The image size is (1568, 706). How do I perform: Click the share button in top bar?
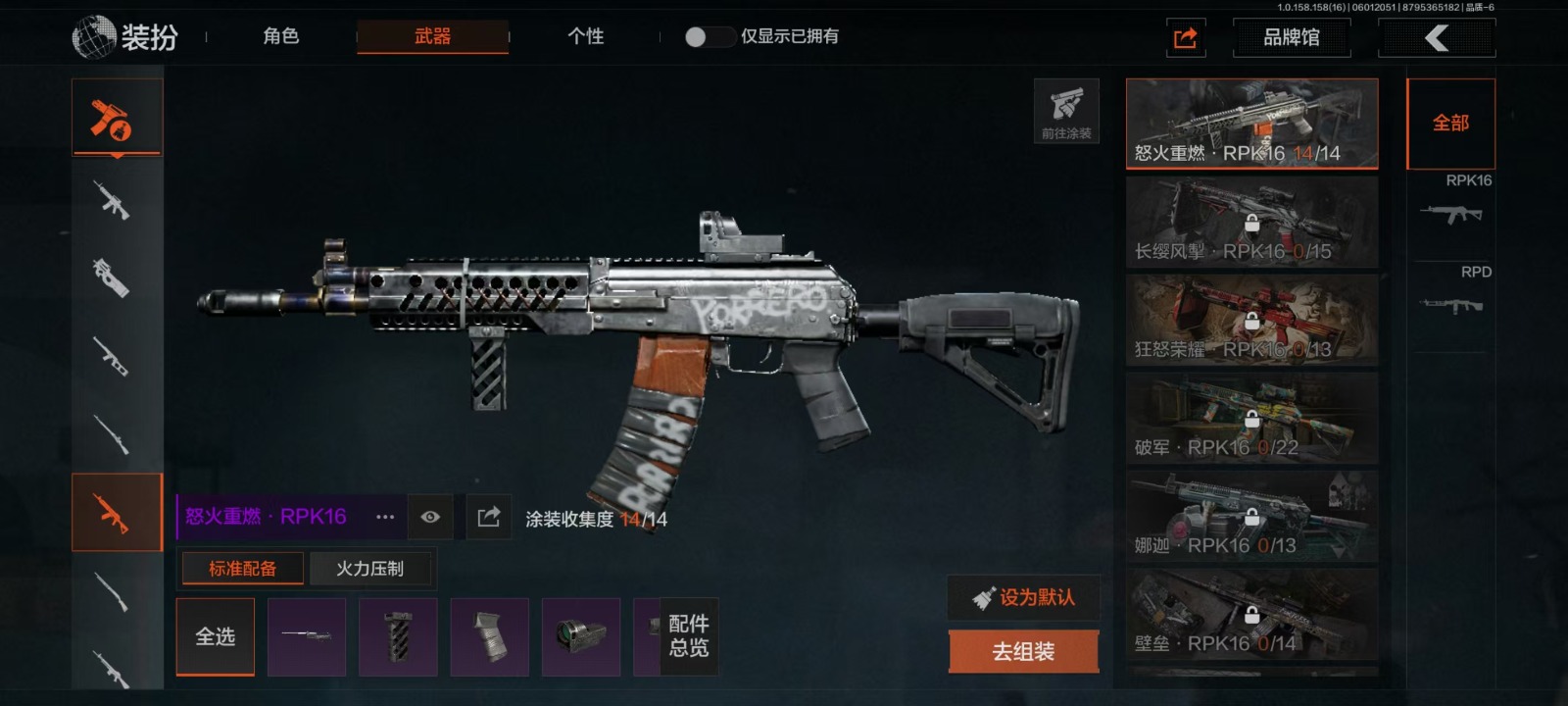(1185, 37)
